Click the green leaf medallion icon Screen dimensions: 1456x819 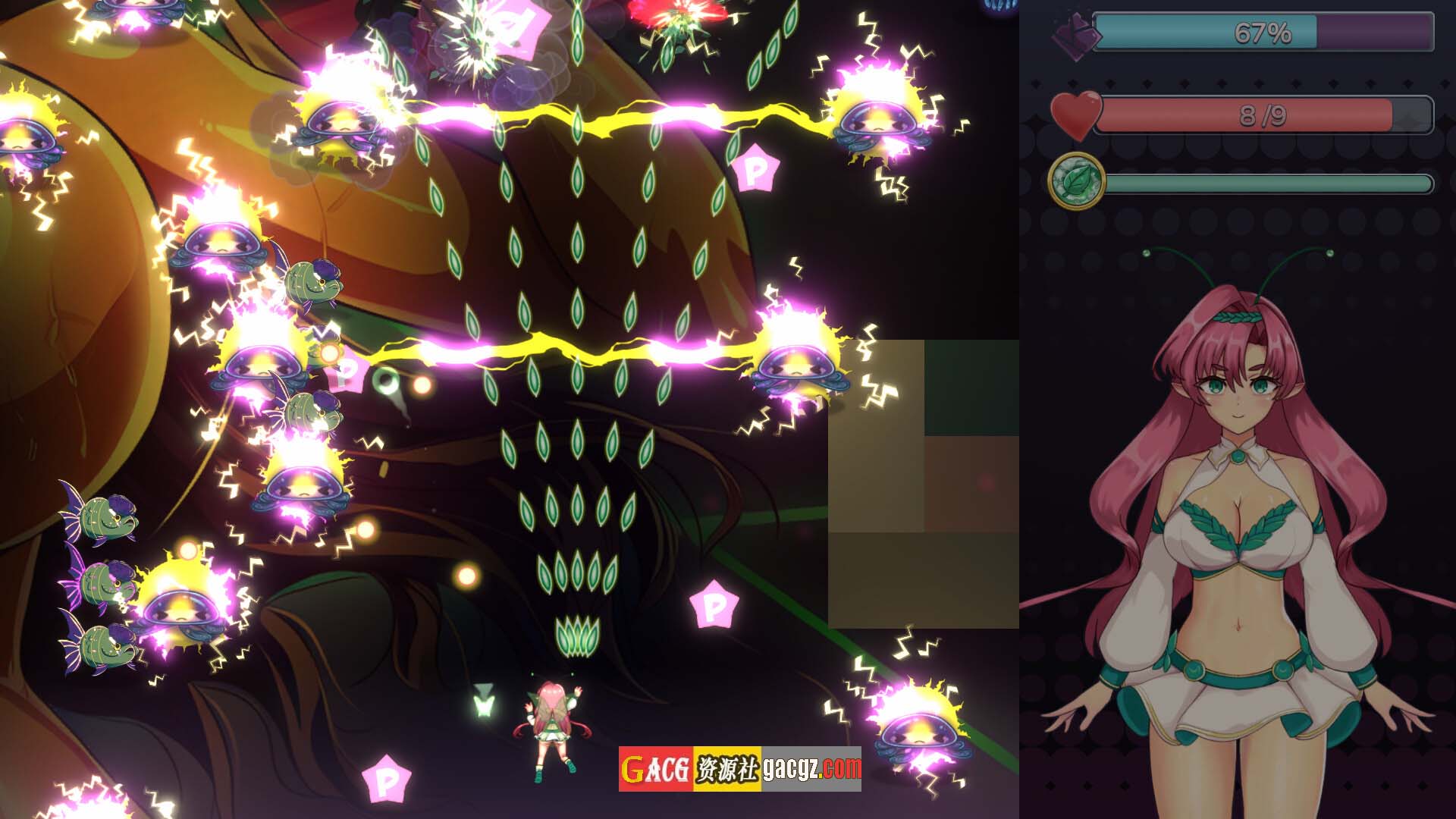pyautogui.click(x=1076, y=181)
